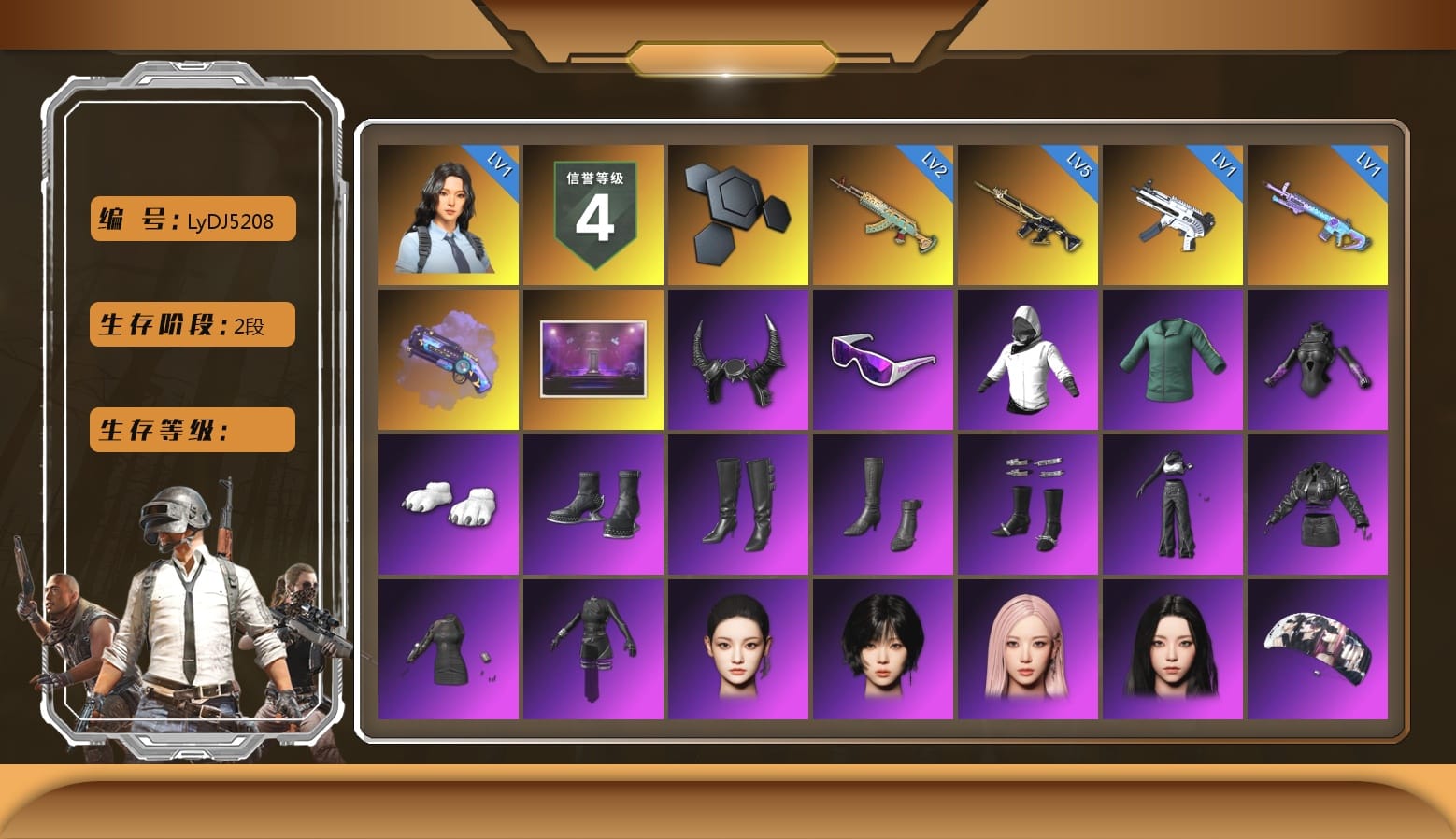
Task: Click the 编号 LyDJ5208 account ID label
Action: click(x=191, y=219)
